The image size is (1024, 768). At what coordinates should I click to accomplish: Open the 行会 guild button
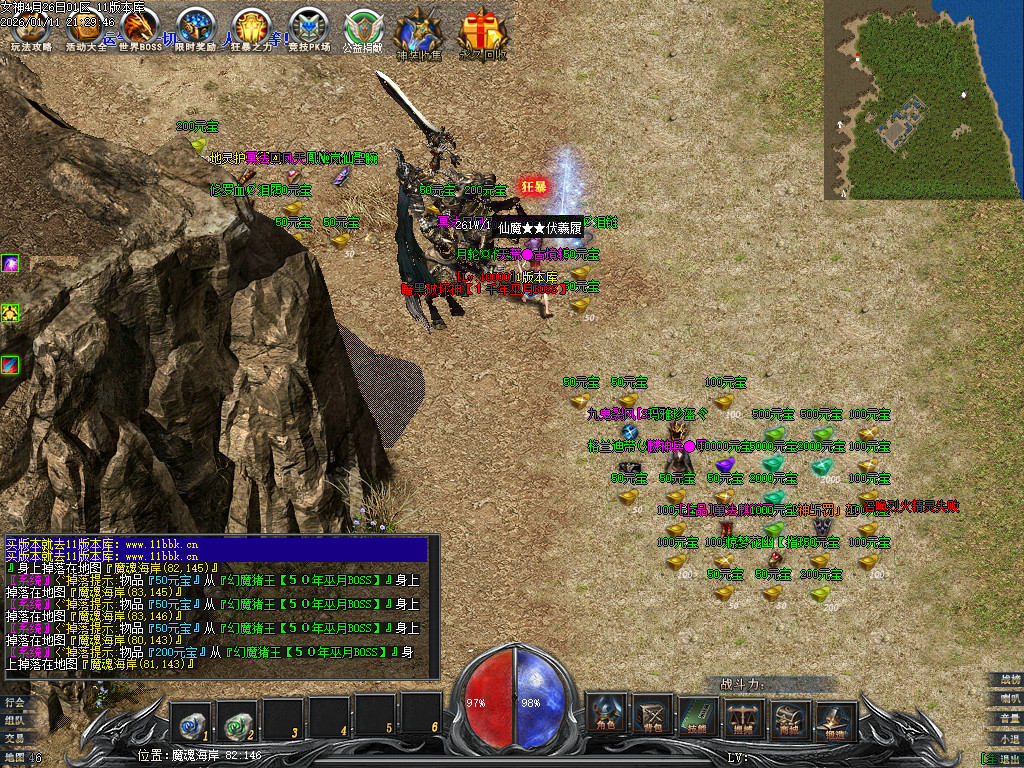coord(14,702)
